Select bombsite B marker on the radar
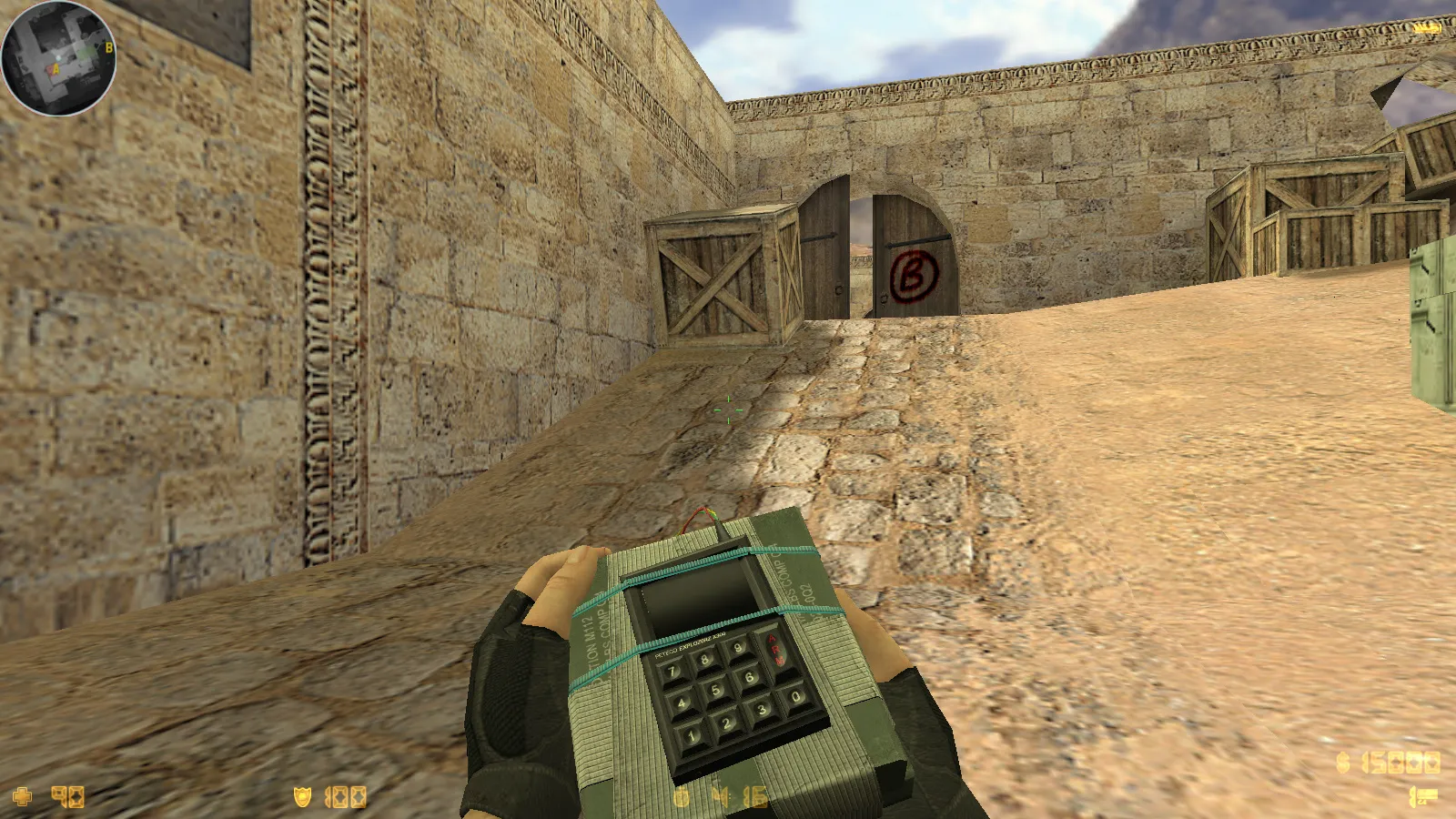The width and height of the screenshot is (1456, 819). (109, 47)
